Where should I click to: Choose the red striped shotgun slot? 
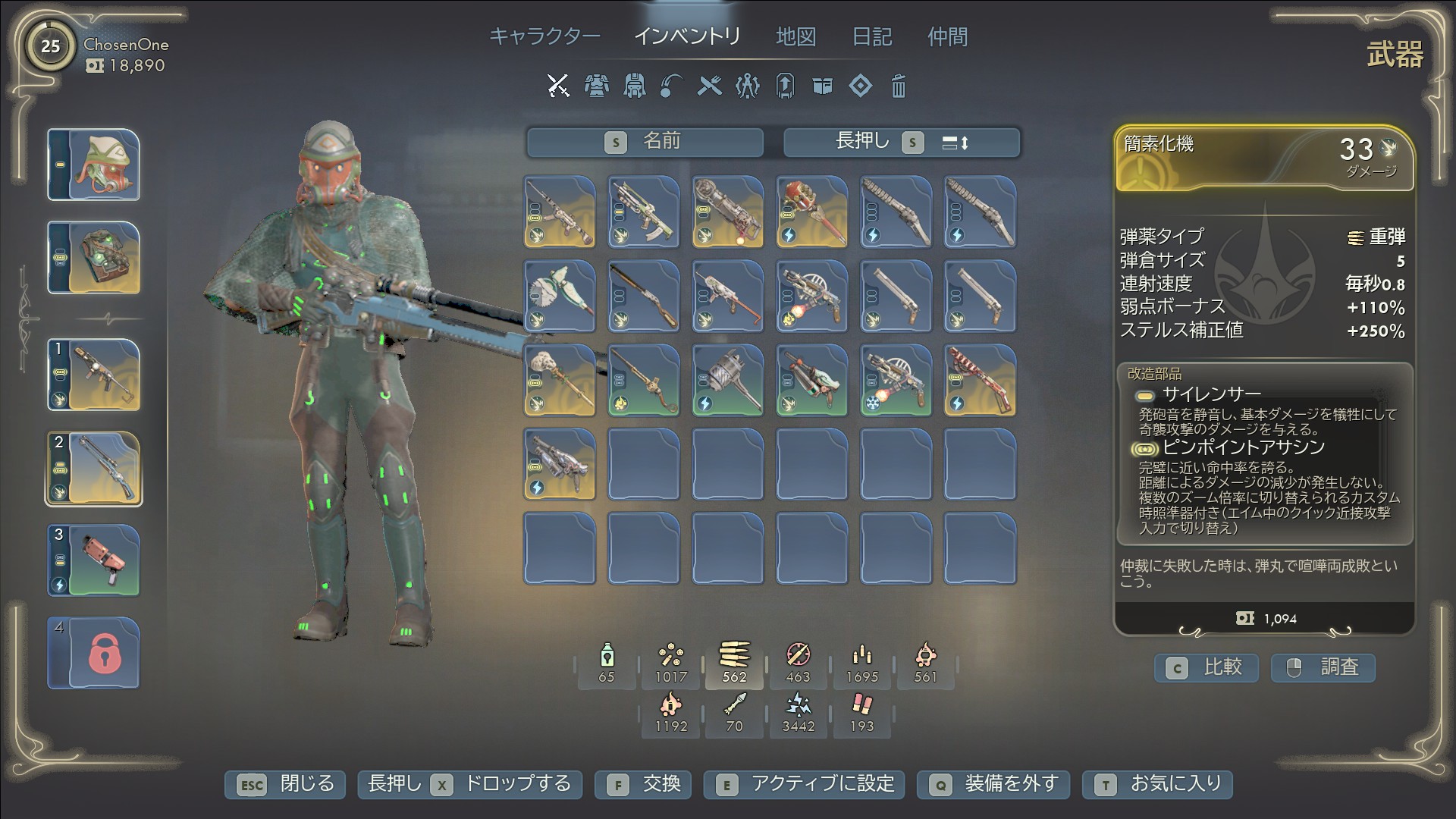[x=980, y=381]
